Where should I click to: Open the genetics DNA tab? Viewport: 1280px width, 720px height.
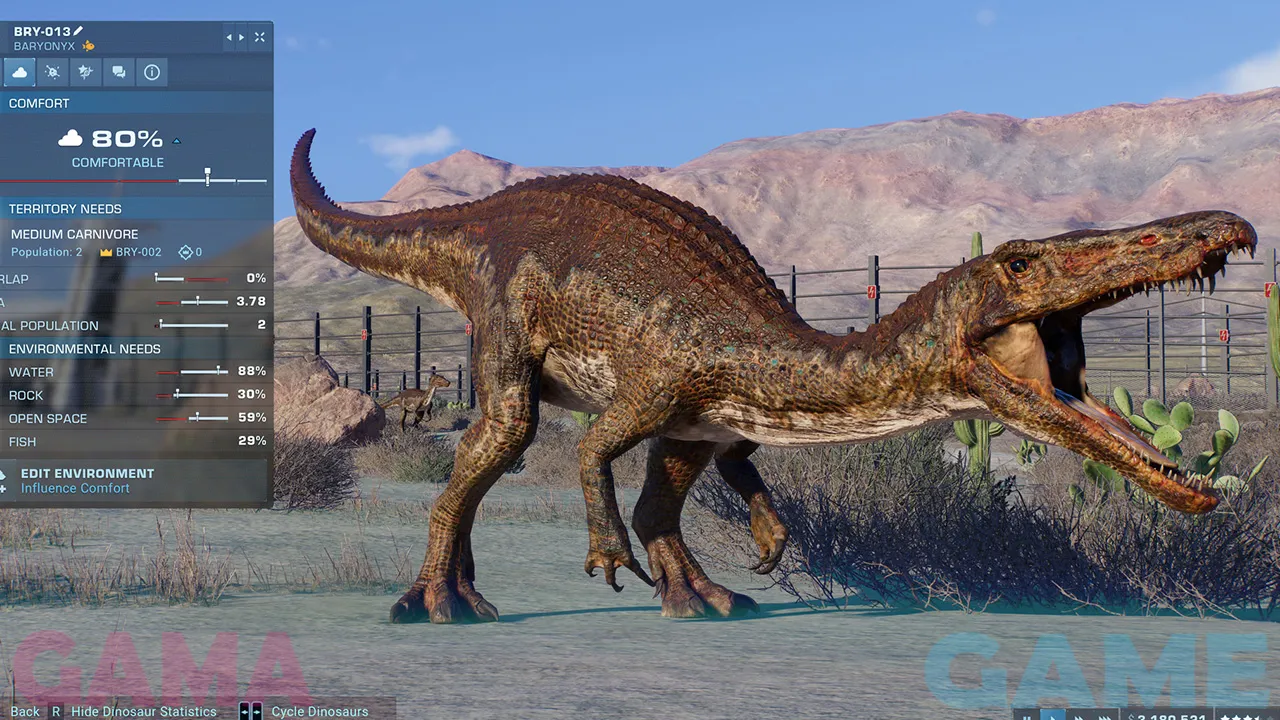[86, 72]
